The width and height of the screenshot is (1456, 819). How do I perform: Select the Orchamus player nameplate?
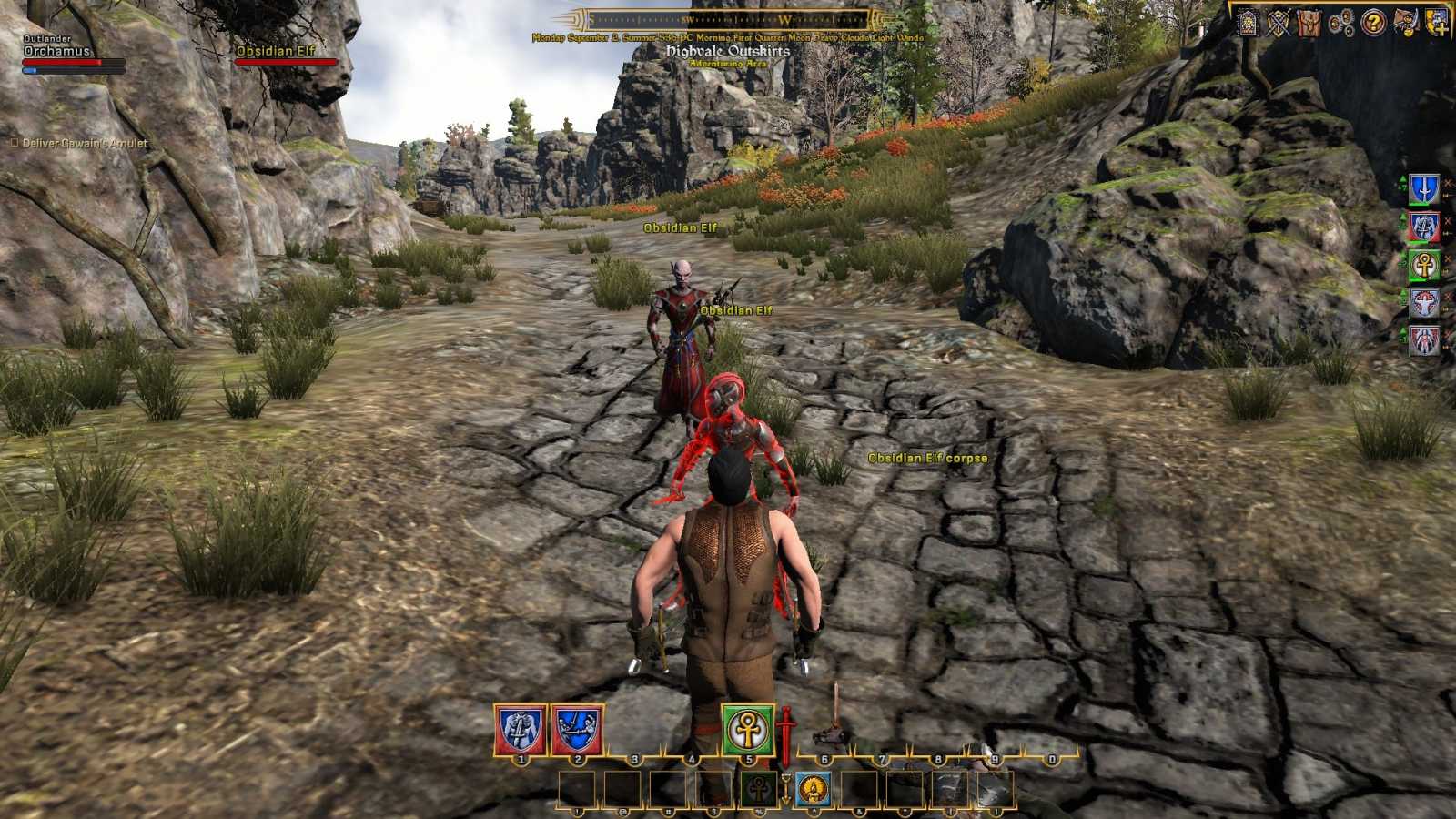[56, 51]
